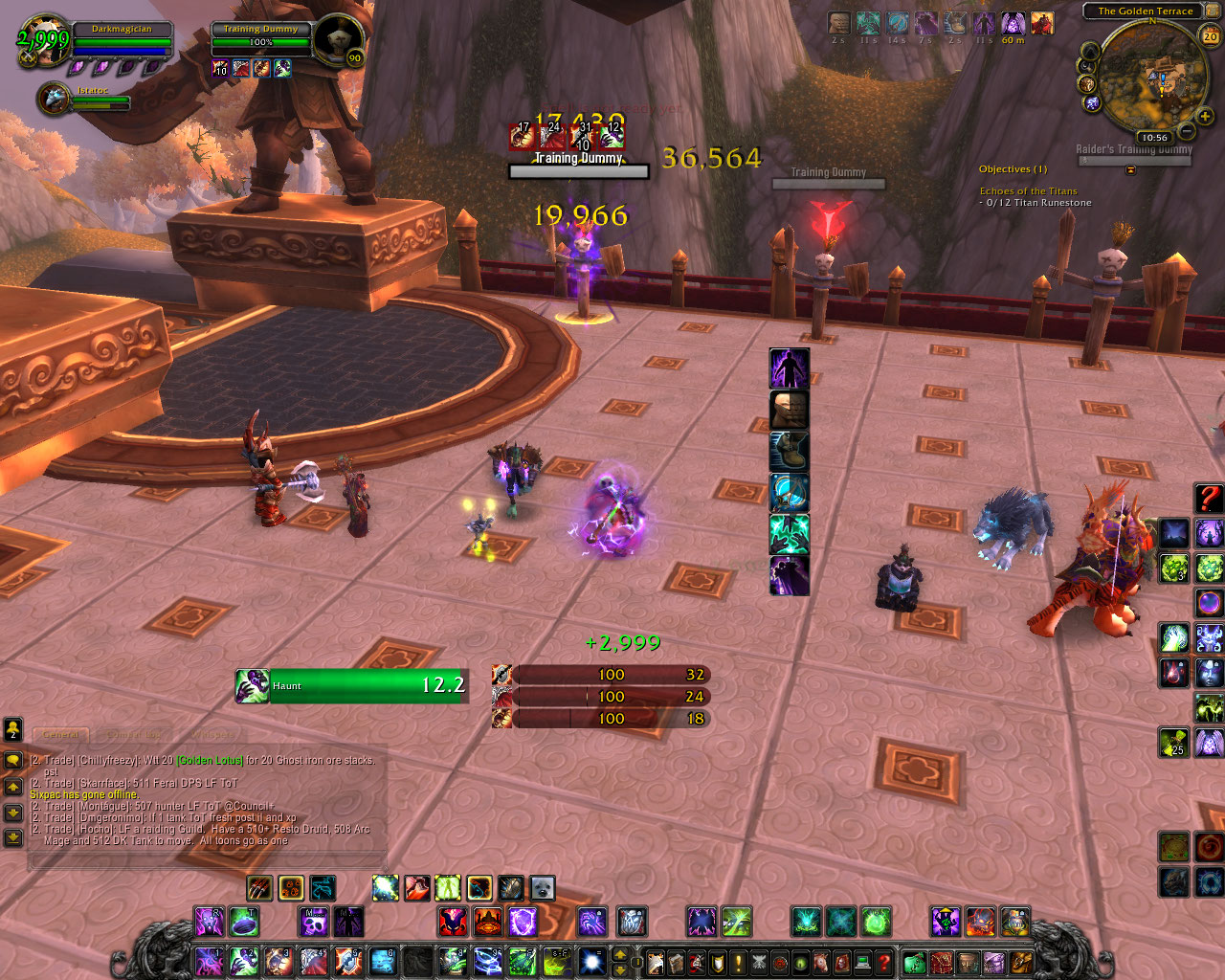Screen dimensions: 1225x980
Task: Activate the seal pet ability icon
Action: coord(543,888)
